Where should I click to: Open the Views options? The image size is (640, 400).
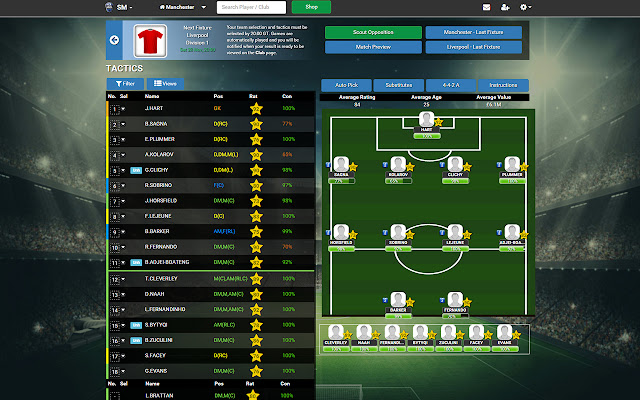click(x=164, y=83)
